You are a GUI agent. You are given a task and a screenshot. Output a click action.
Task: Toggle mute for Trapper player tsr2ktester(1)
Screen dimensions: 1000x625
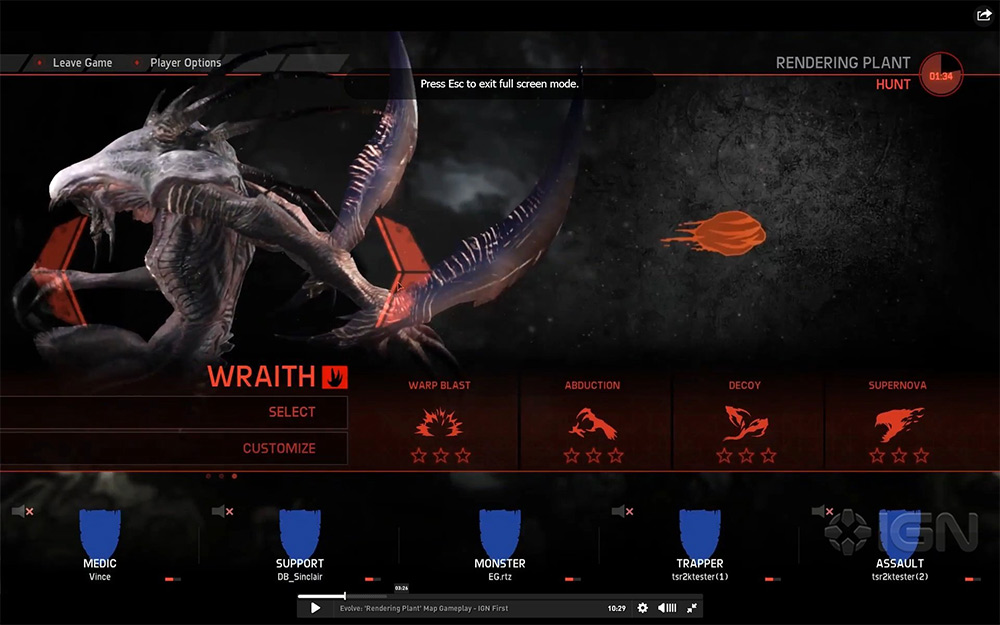(622, 512)
